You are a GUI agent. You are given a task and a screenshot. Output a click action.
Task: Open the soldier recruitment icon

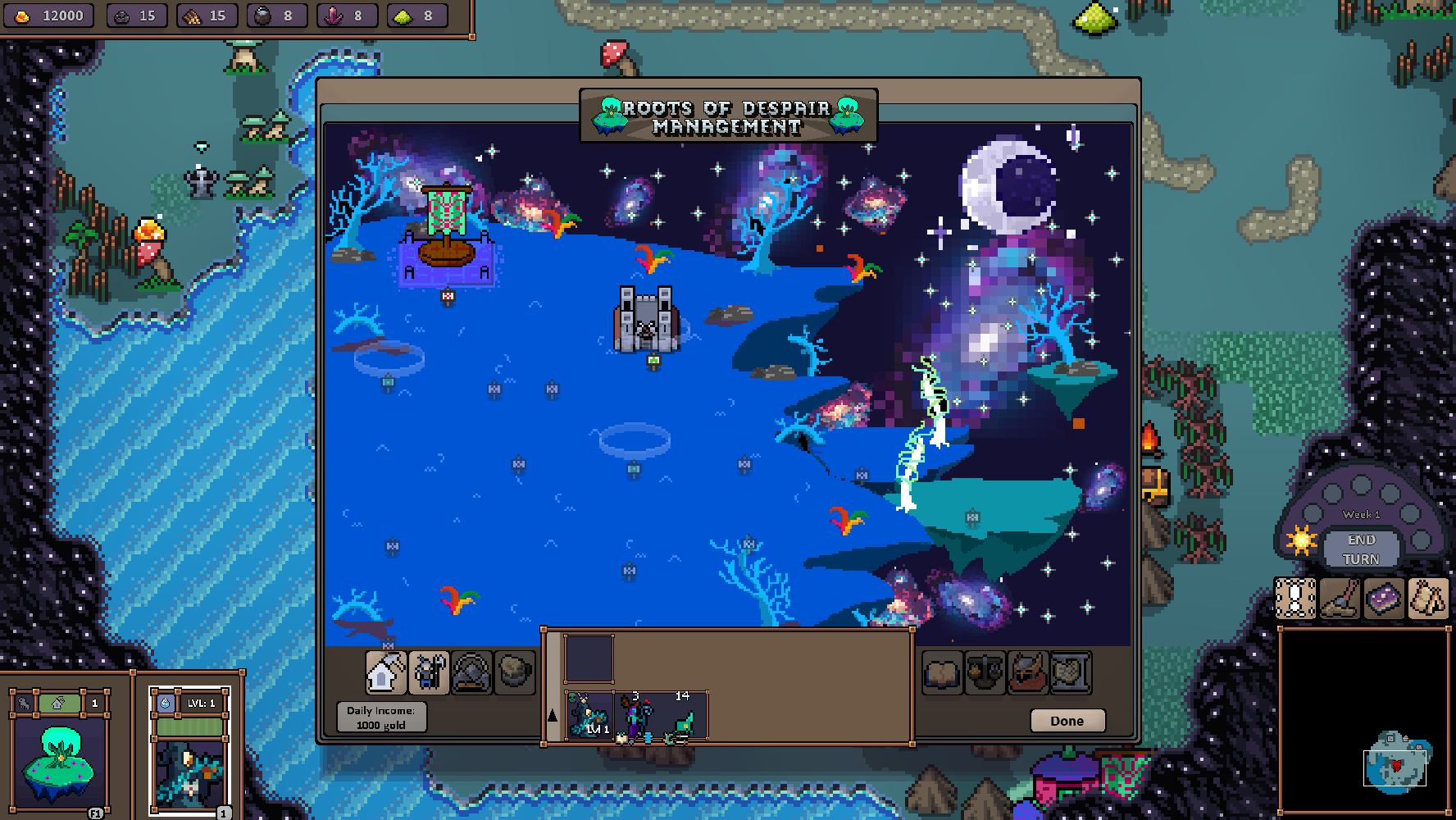[428, 672]
